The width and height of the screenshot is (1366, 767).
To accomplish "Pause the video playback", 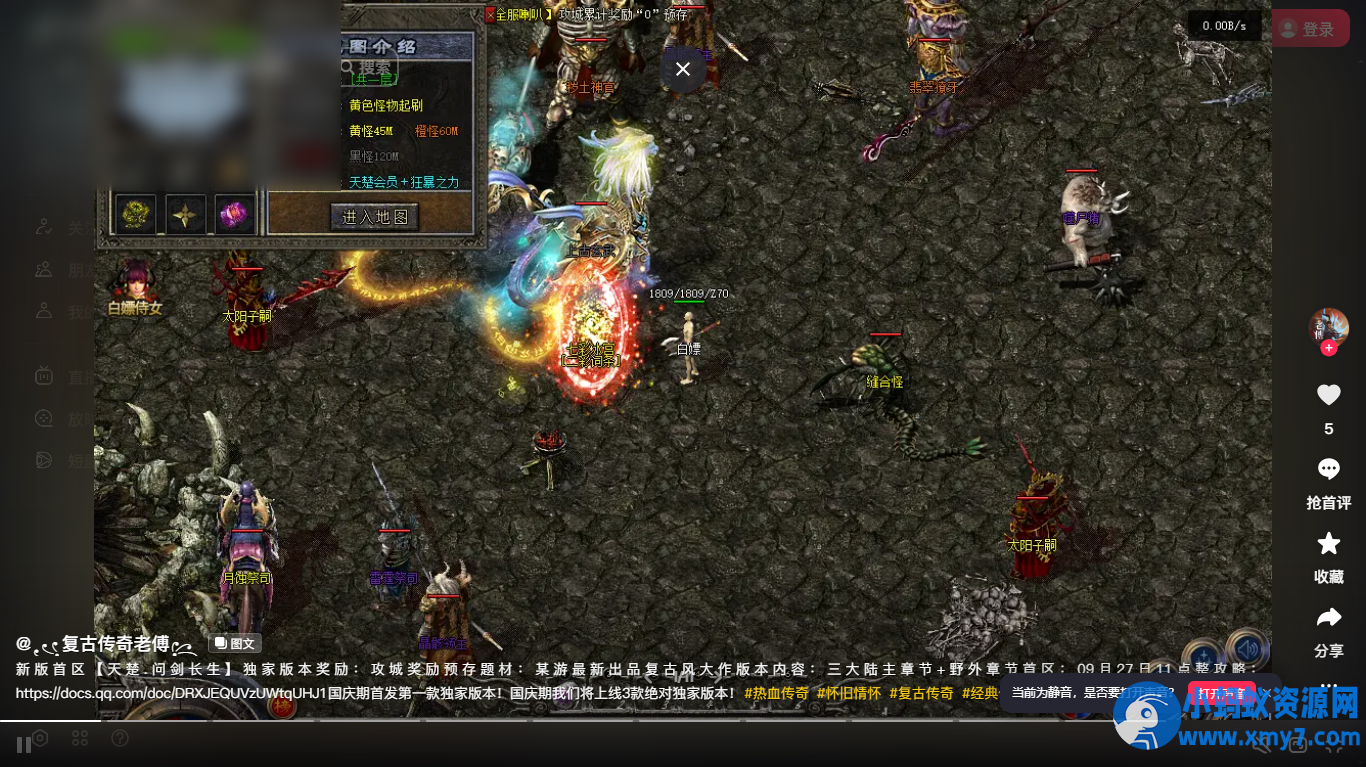I will pyautogui.click(x=24, y=744).
